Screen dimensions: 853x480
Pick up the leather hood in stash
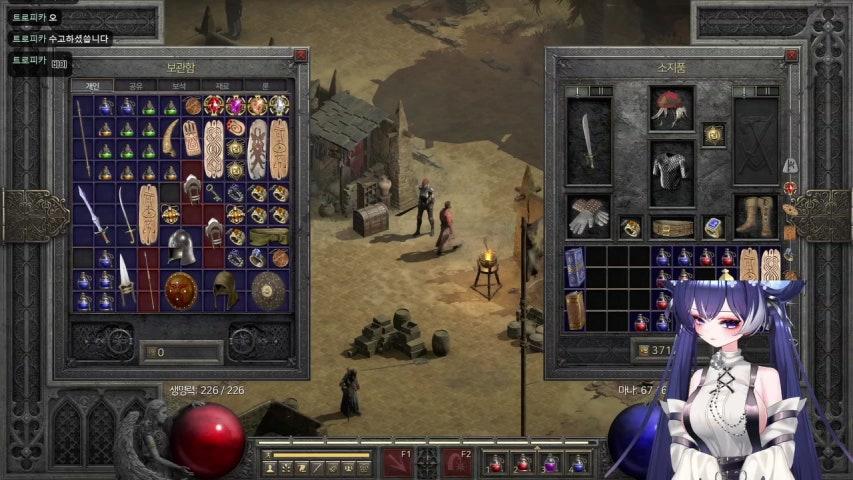[x=225, y=290]
